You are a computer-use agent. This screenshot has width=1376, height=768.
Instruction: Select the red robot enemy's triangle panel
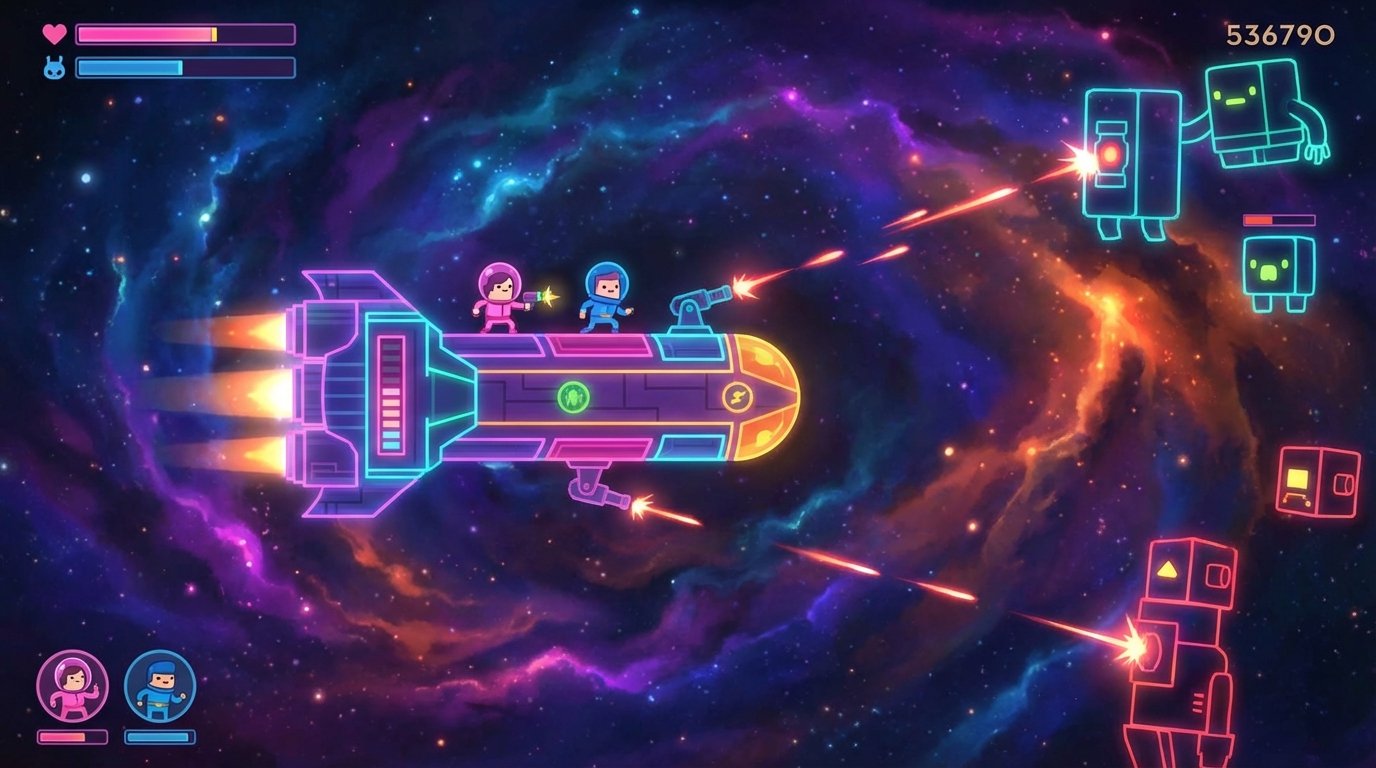[x=1166, y=570]
